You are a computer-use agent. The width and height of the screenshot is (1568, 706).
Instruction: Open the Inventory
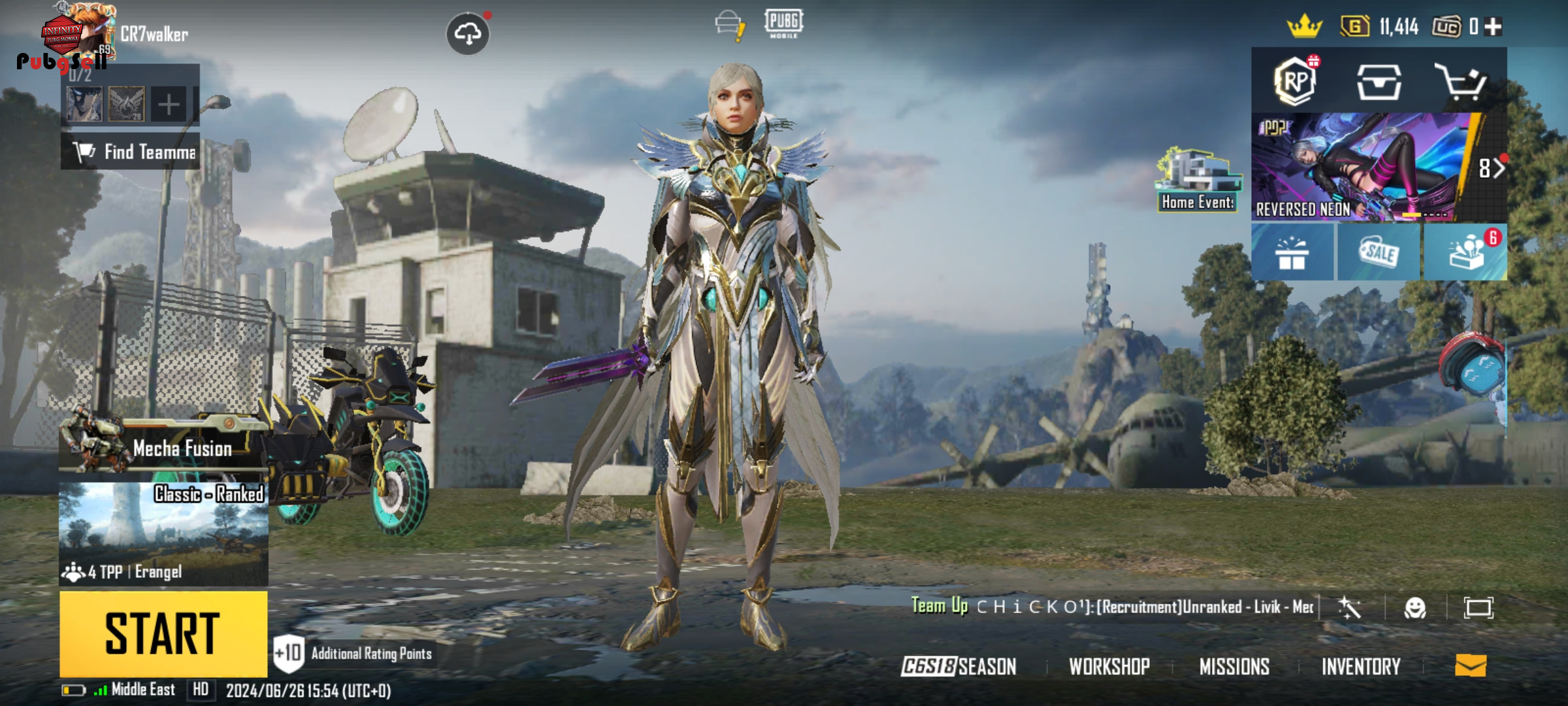tap(1361, 666)
